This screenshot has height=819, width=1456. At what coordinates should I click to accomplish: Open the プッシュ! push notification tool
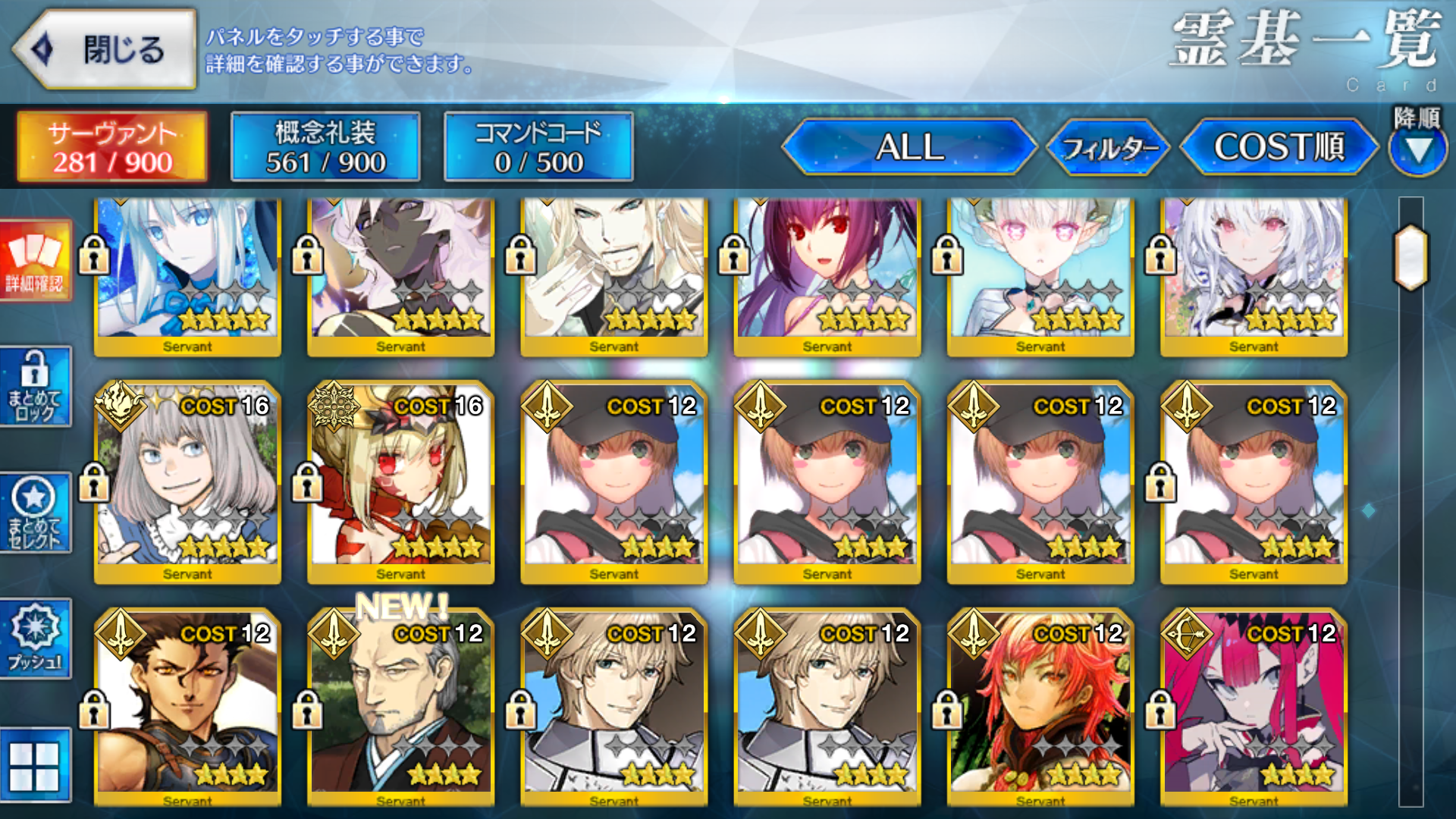tap(35, 635)
